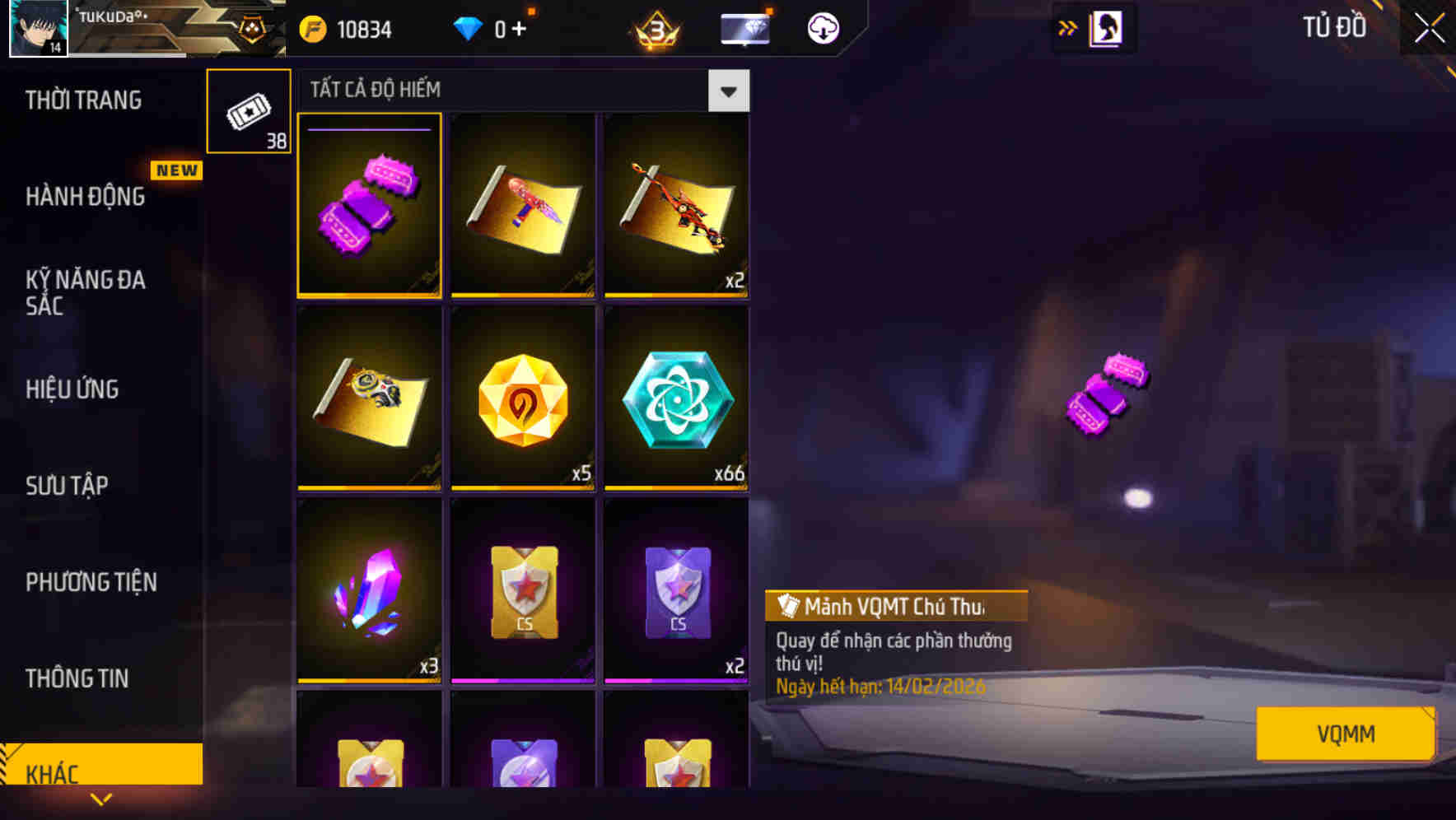Click the voucher ticket icon showing 38

(248, 111)
